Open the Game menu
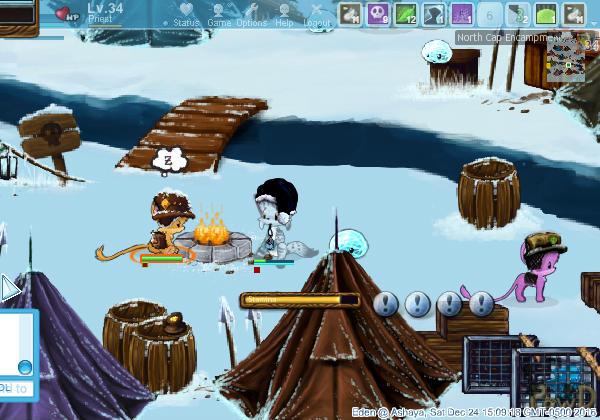The width and height of the screenshot is (600, 420). (217, 14)
